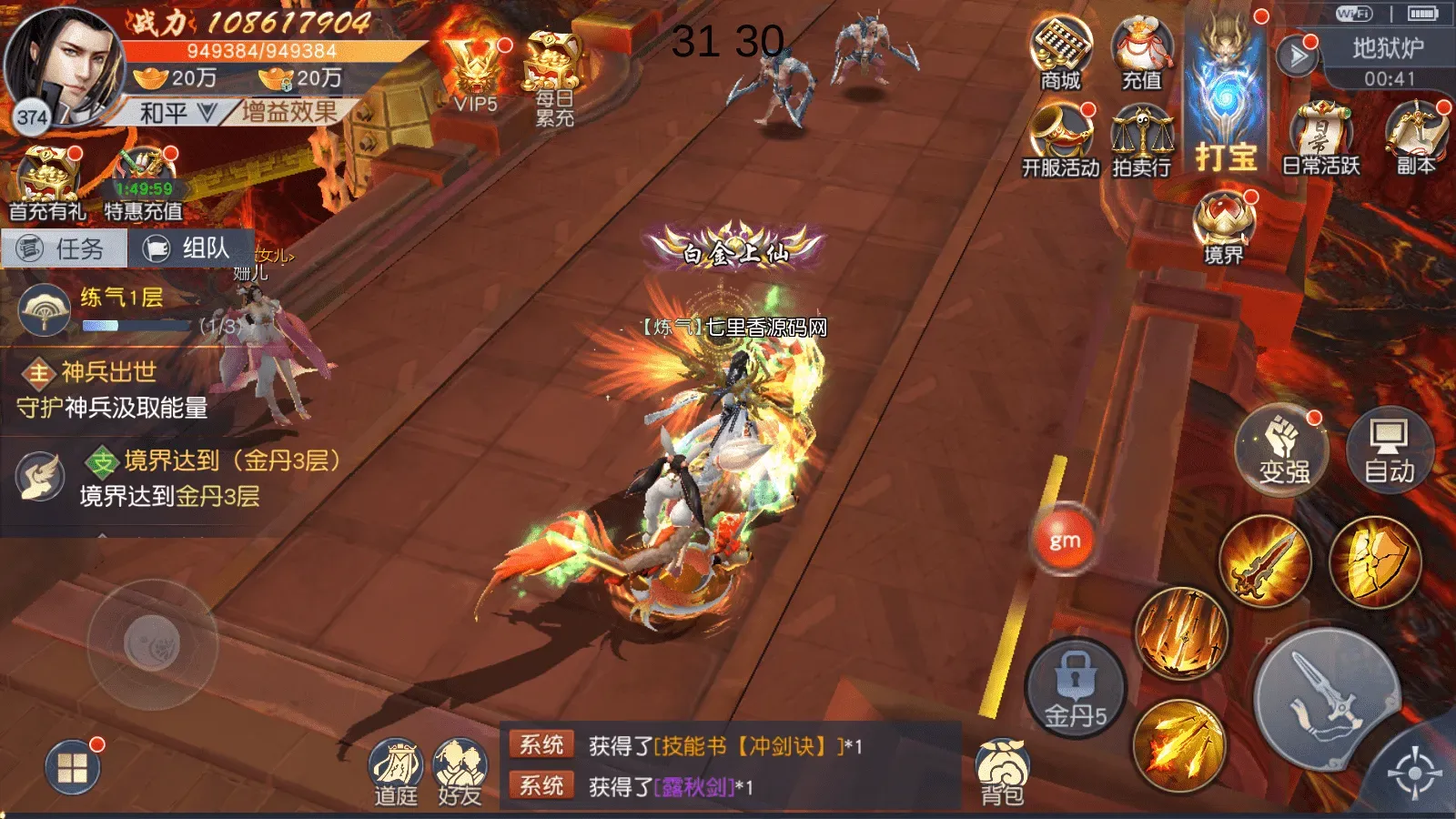Open the 好友 friends list
1456x819 pixels.
pyautogui.click(x=460, y=773)
